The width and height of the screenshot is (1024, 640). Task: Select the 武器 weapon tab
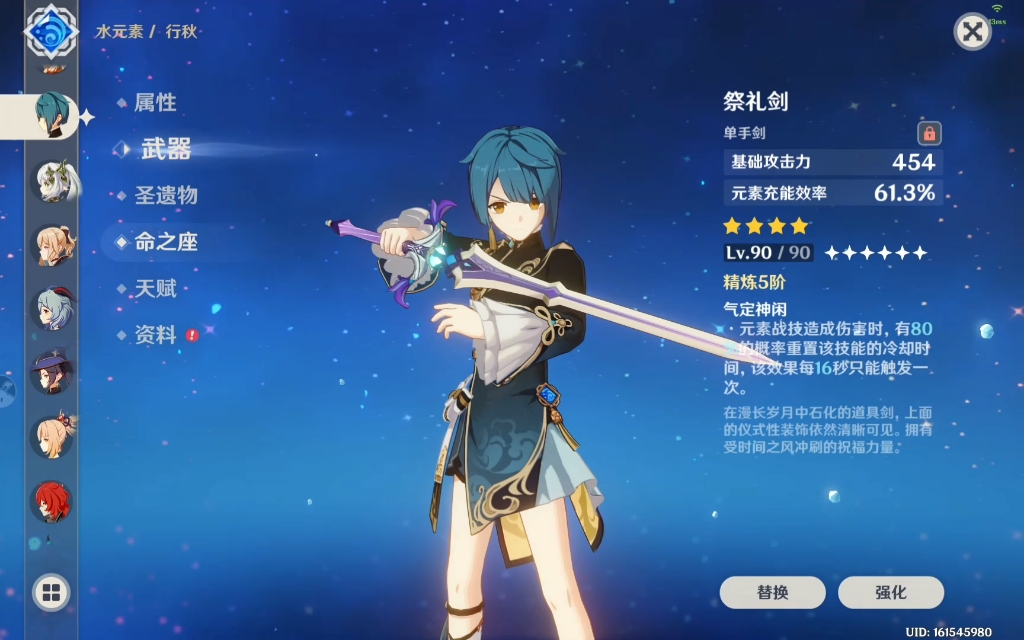pyautogui.click(x=165, y=149)
